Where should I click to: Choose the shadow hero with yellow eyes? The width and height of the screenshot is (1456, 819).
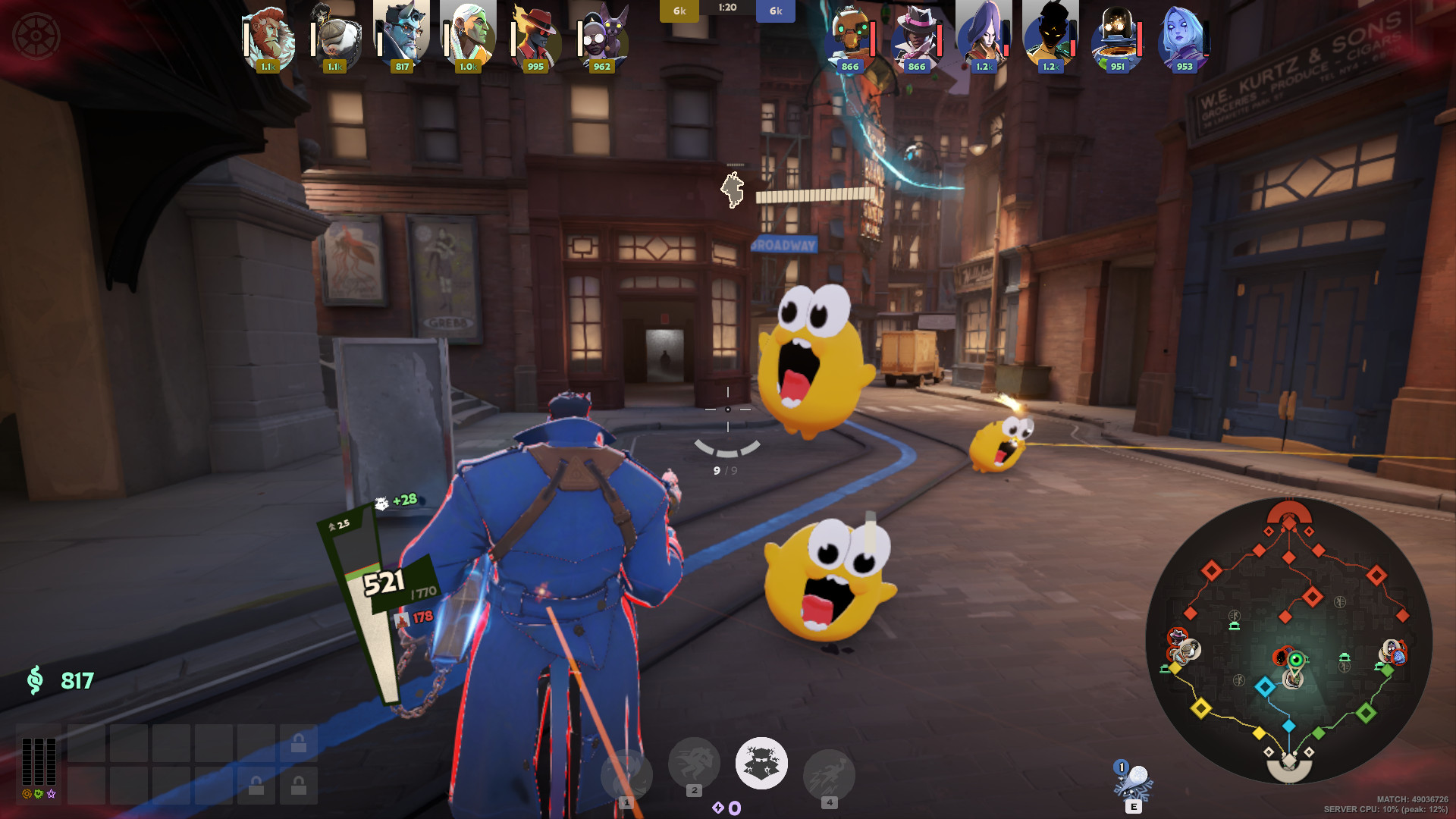1050,36
